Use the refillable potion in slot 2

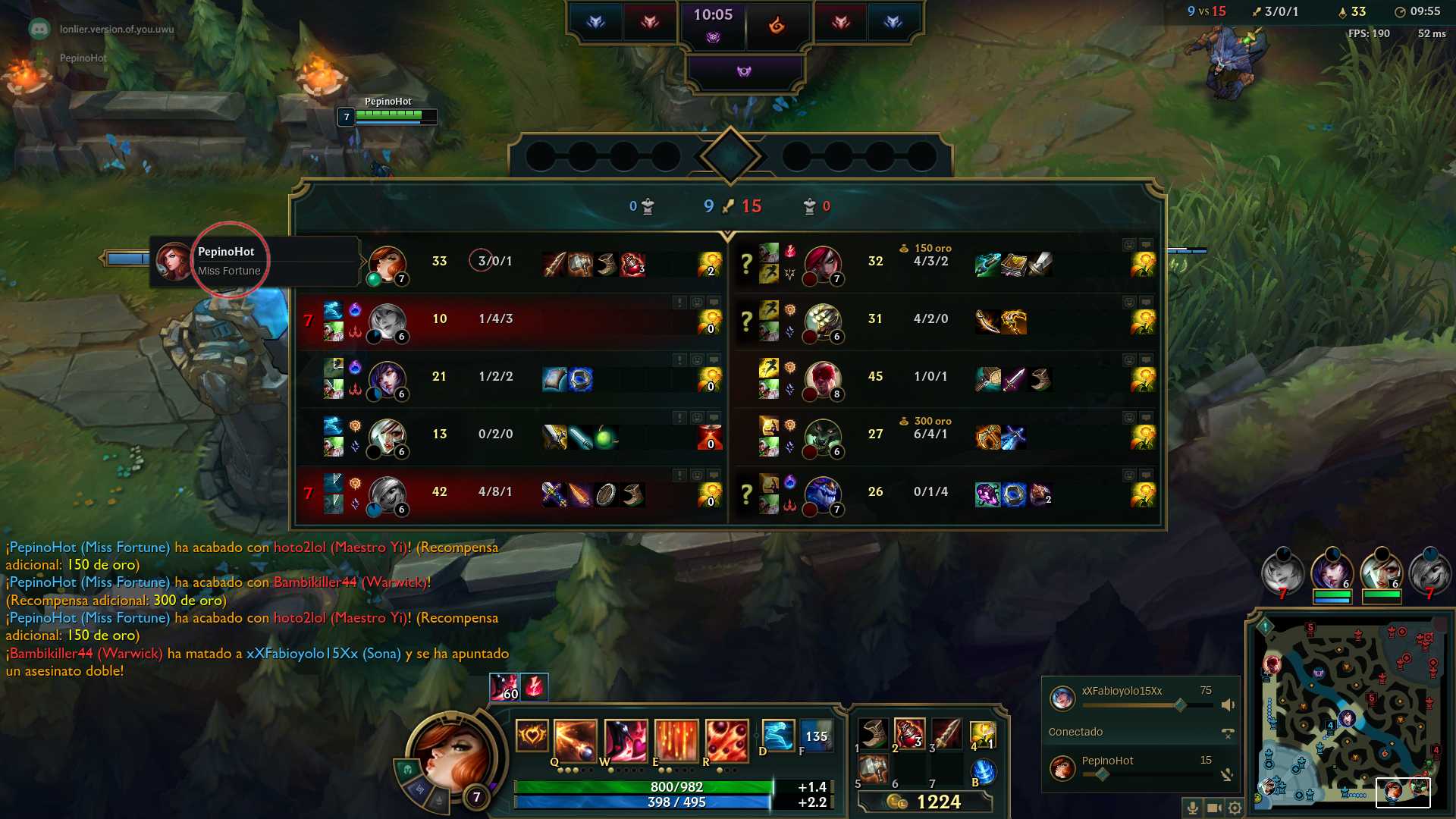pos(909,733)
